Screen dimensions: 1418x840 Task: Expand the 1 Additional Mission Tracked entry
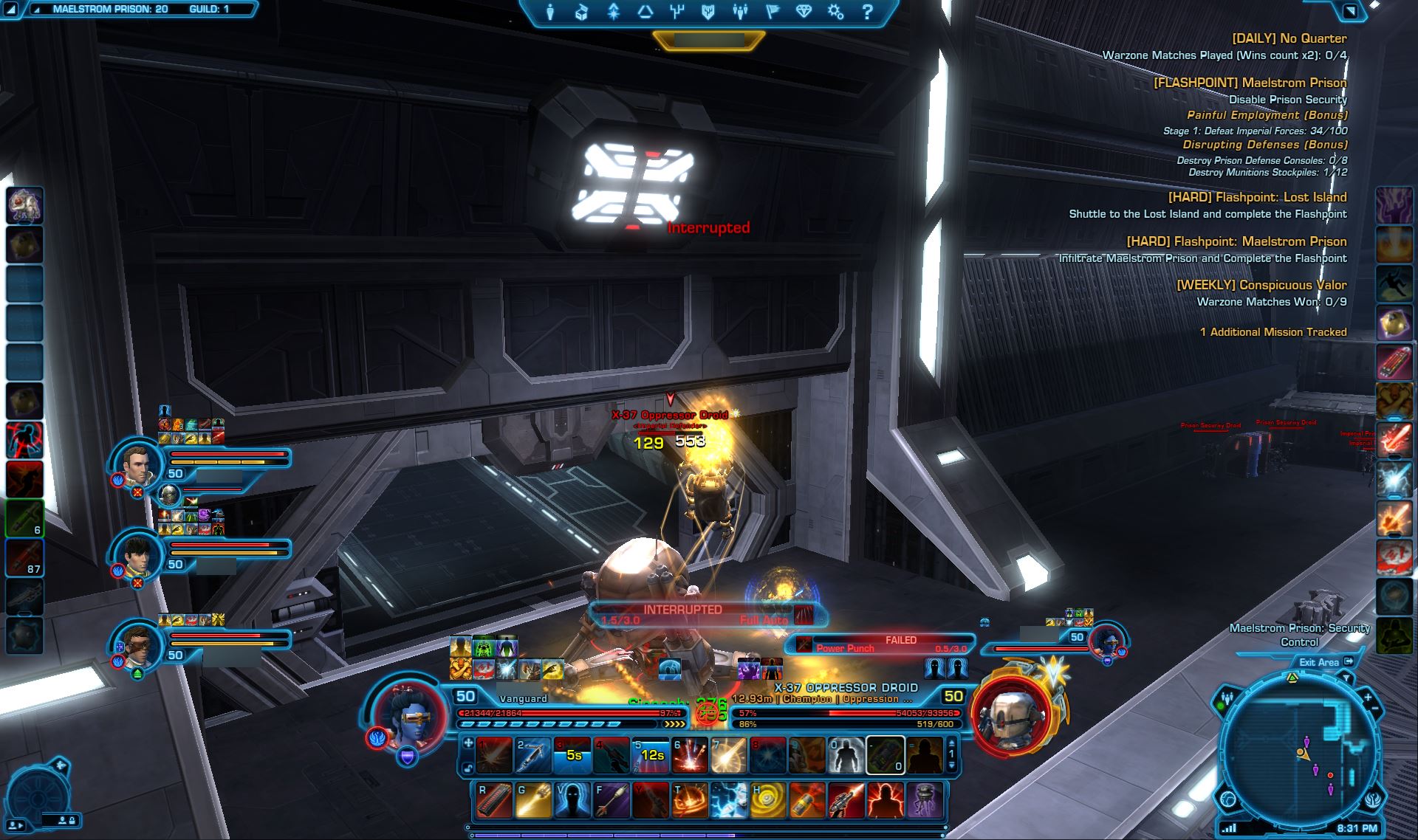(1273, 332)
